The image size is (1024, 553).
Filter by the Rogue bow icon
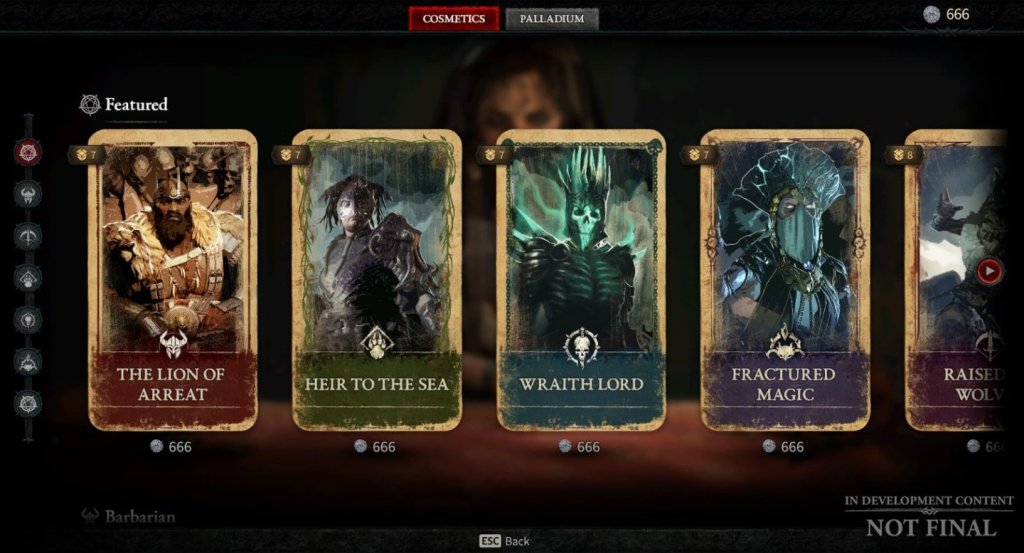pos(28,236)
